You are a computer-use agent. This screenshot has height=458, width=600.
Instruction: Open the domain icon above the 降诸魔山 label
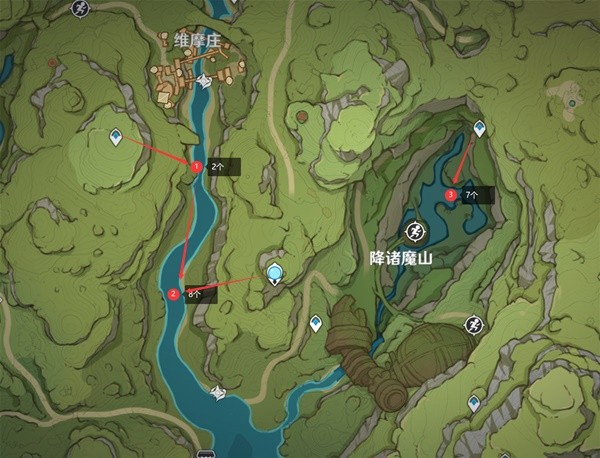412,229
